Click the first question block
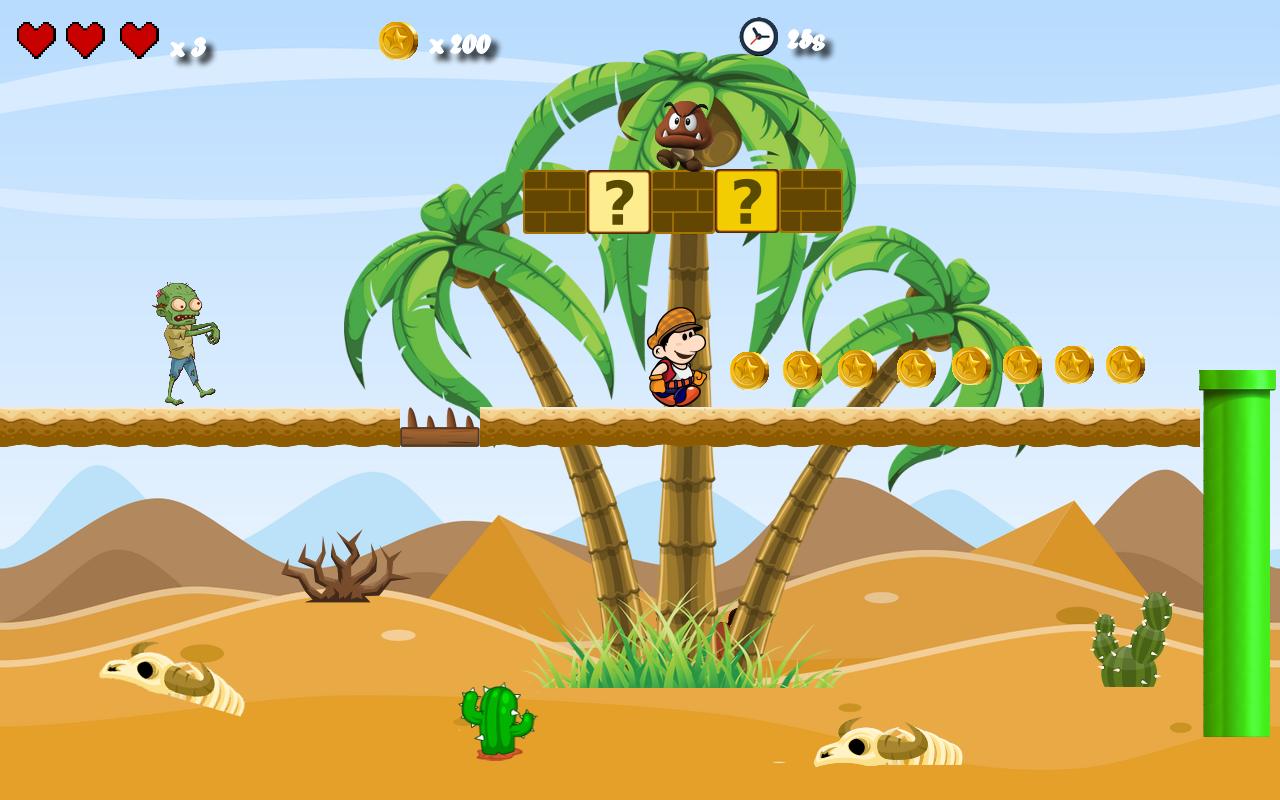The width and height of the screenshot is (1280, 800). pos(620,200)
